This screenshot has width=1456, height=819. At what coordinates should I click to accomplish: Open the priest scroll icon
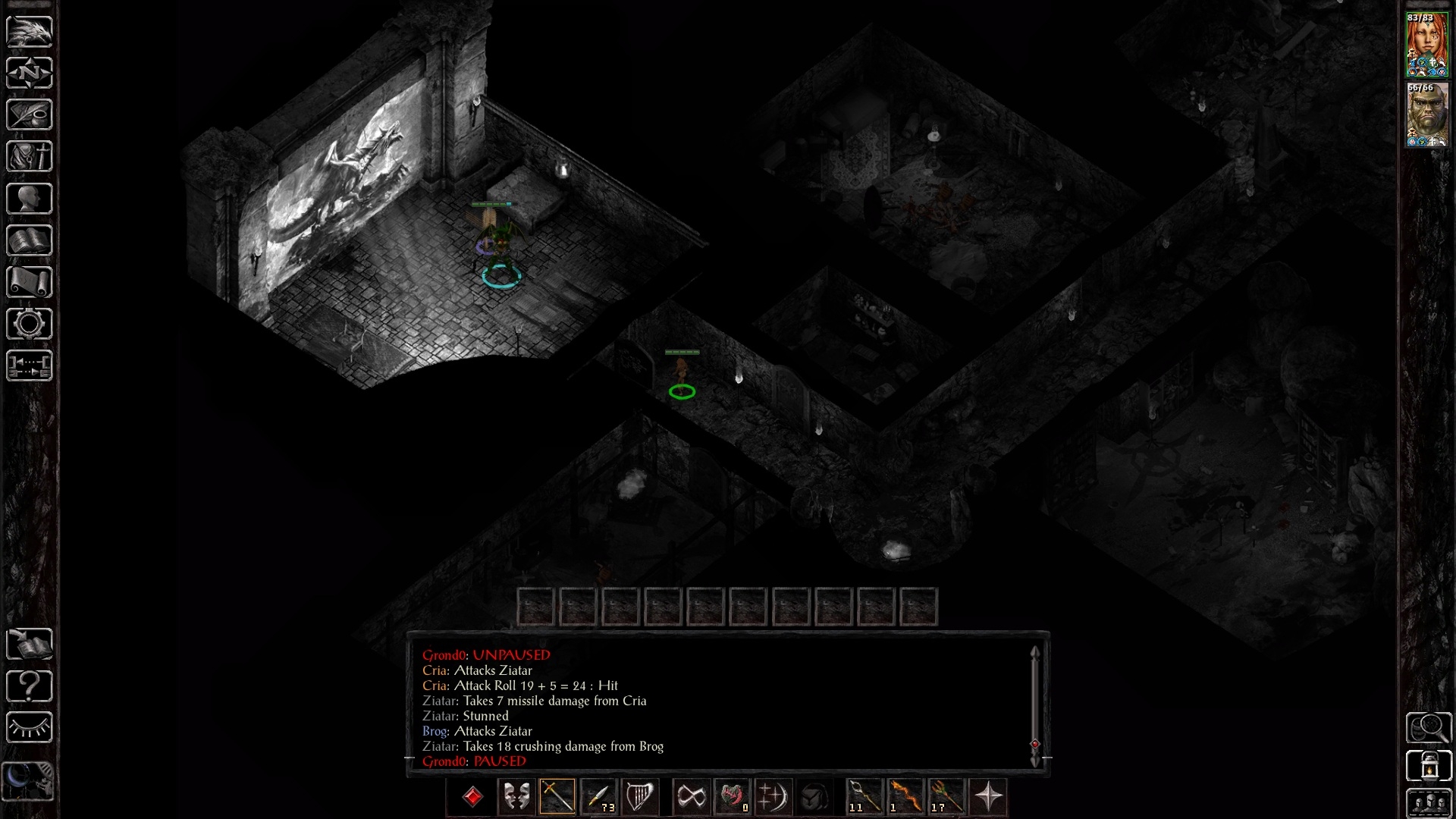[x=30, y=282]
